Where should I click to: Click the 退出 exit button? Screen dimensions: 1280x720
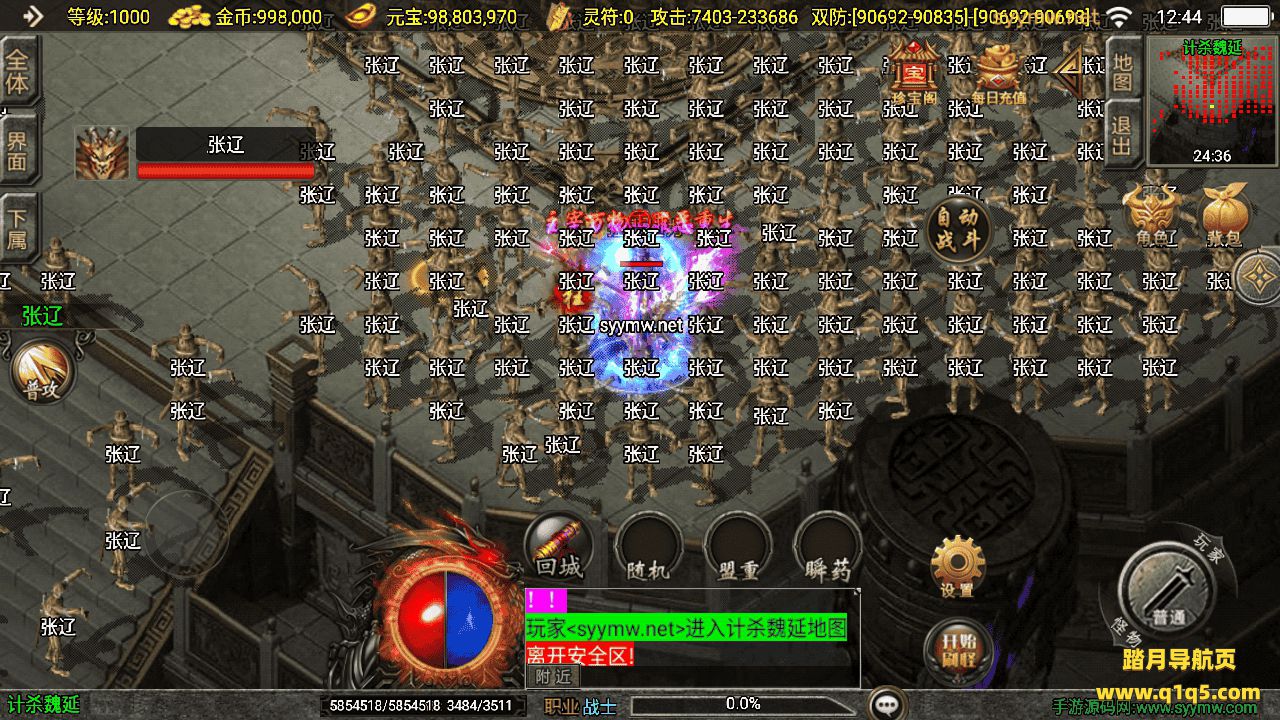[1123, 138]
